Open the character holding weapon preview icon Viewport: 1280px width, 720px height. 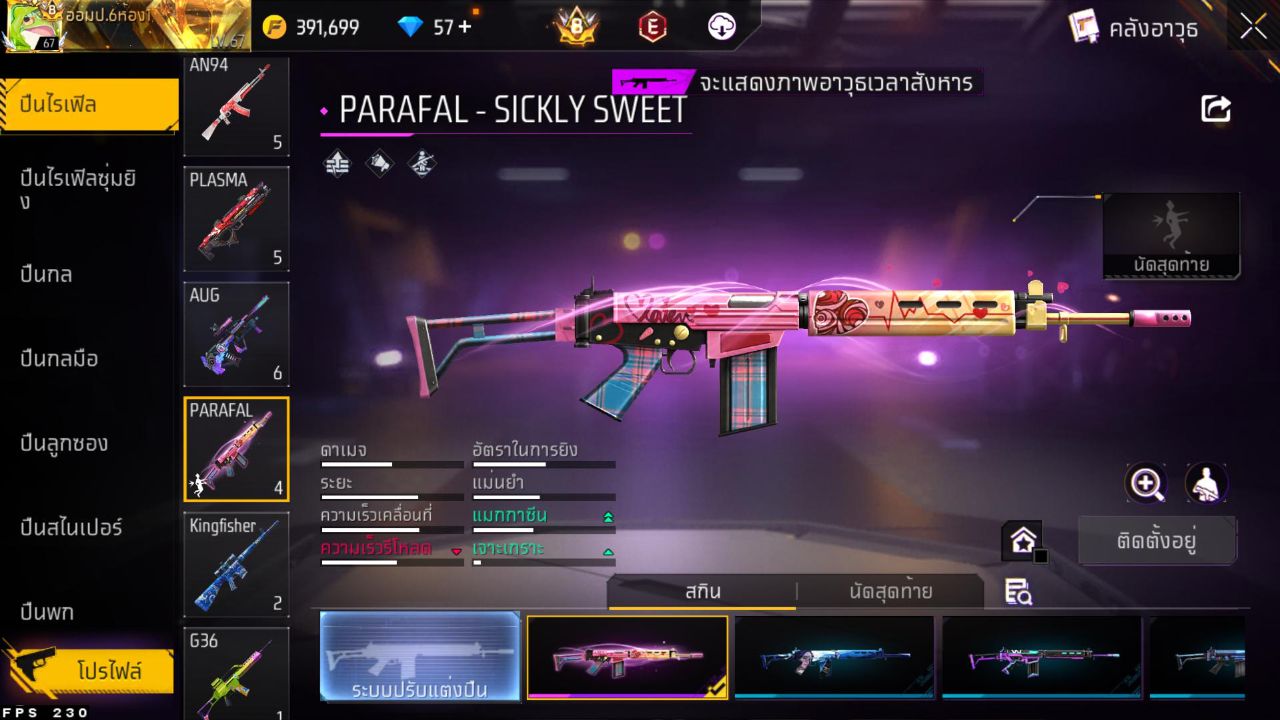coord(1205,483)
